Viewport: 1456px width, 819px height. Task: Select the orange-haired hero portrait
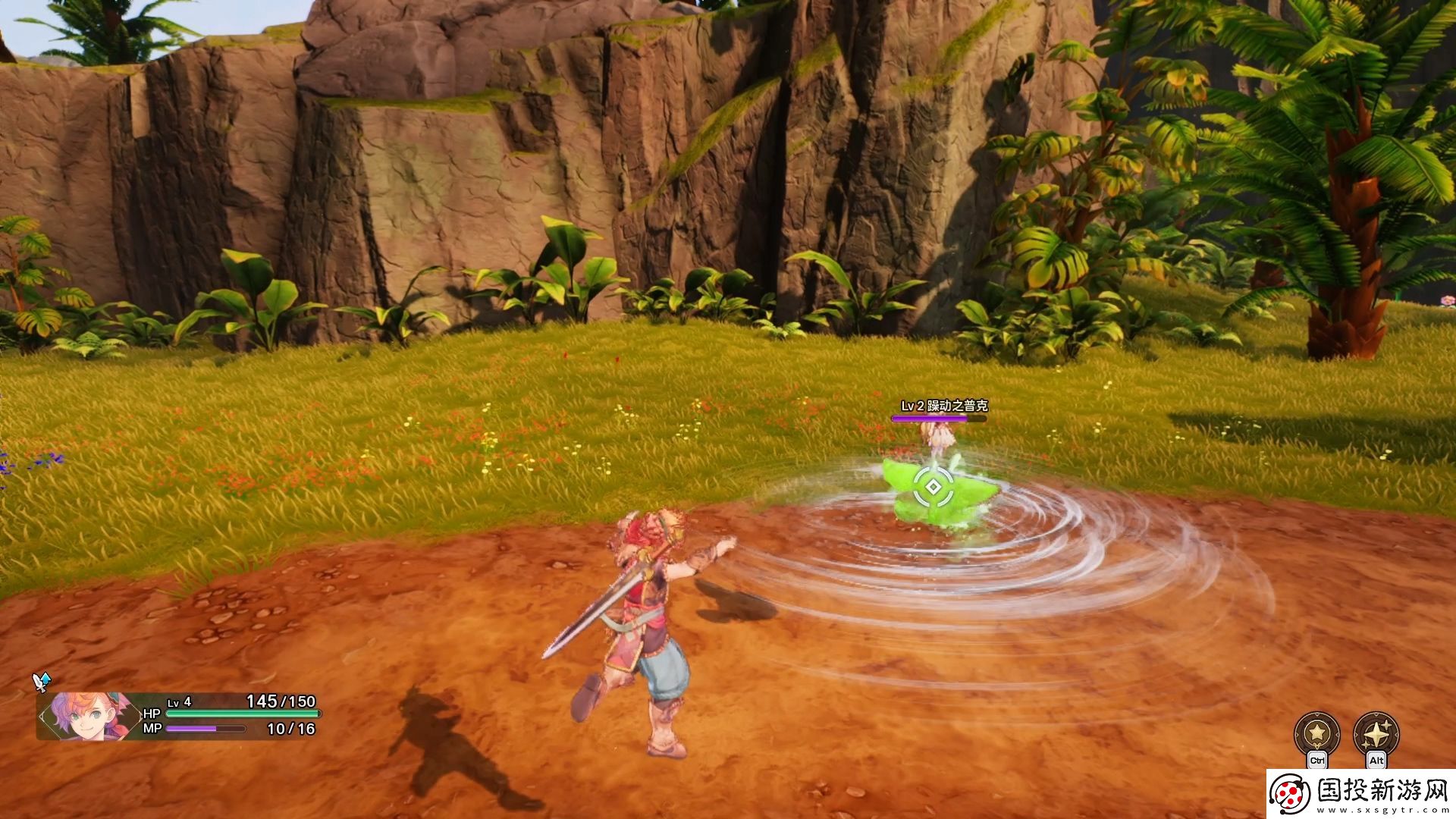(85, 716)
